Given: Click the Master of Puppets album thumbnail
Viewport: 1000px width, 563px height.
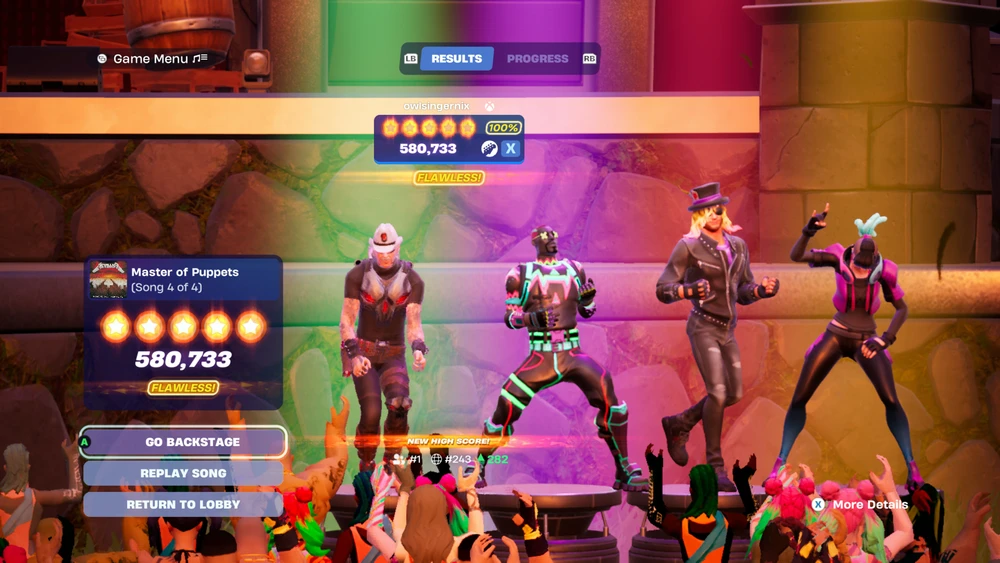Looking at the screenshot, I should pyautogui.click(x=108, y=280).
